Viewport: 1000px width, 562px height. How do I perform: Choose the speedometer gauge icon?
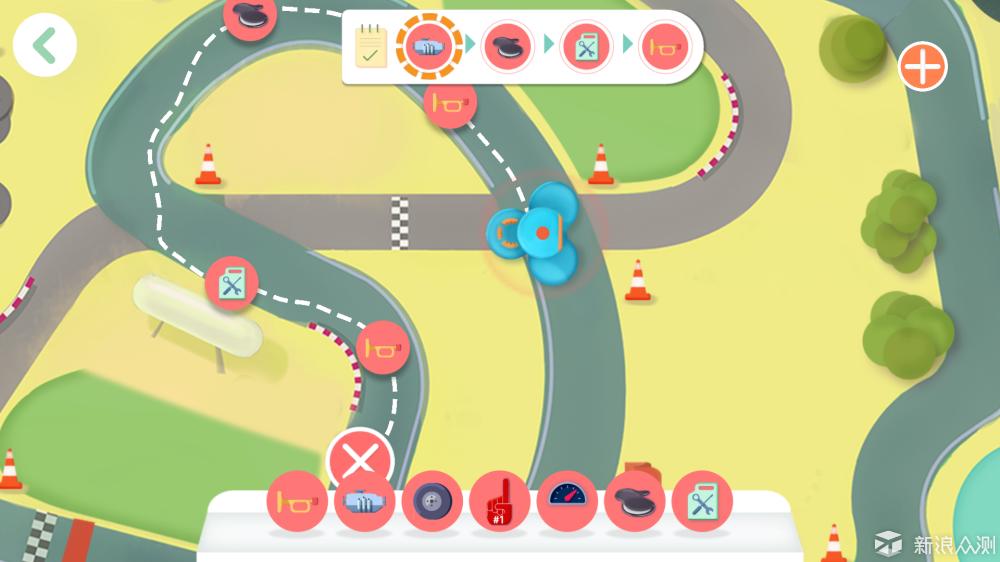[567, 500]
